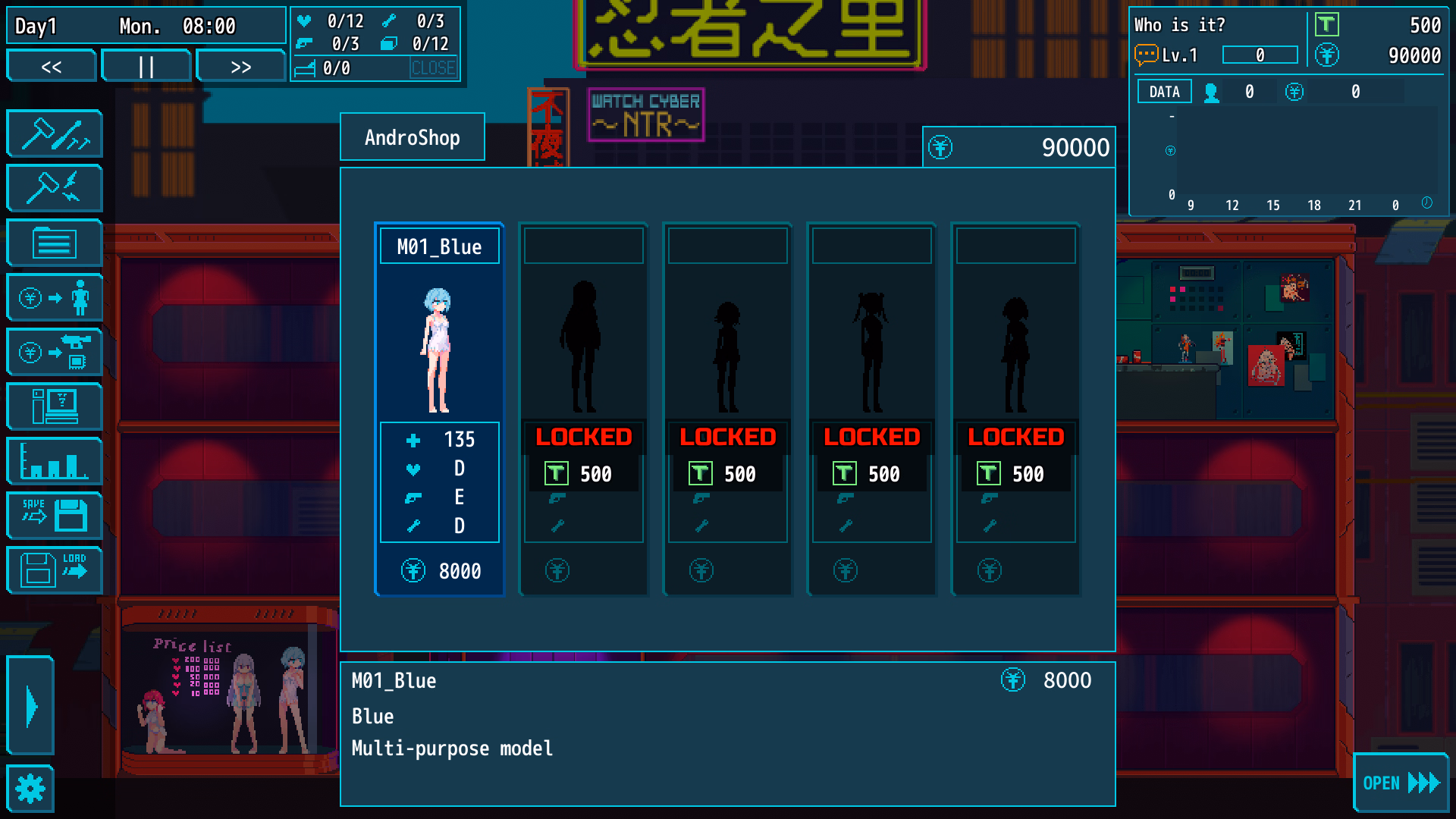Open the buy equipment menu
This screenshot has height=819, width=1456.
coord(54,352)
